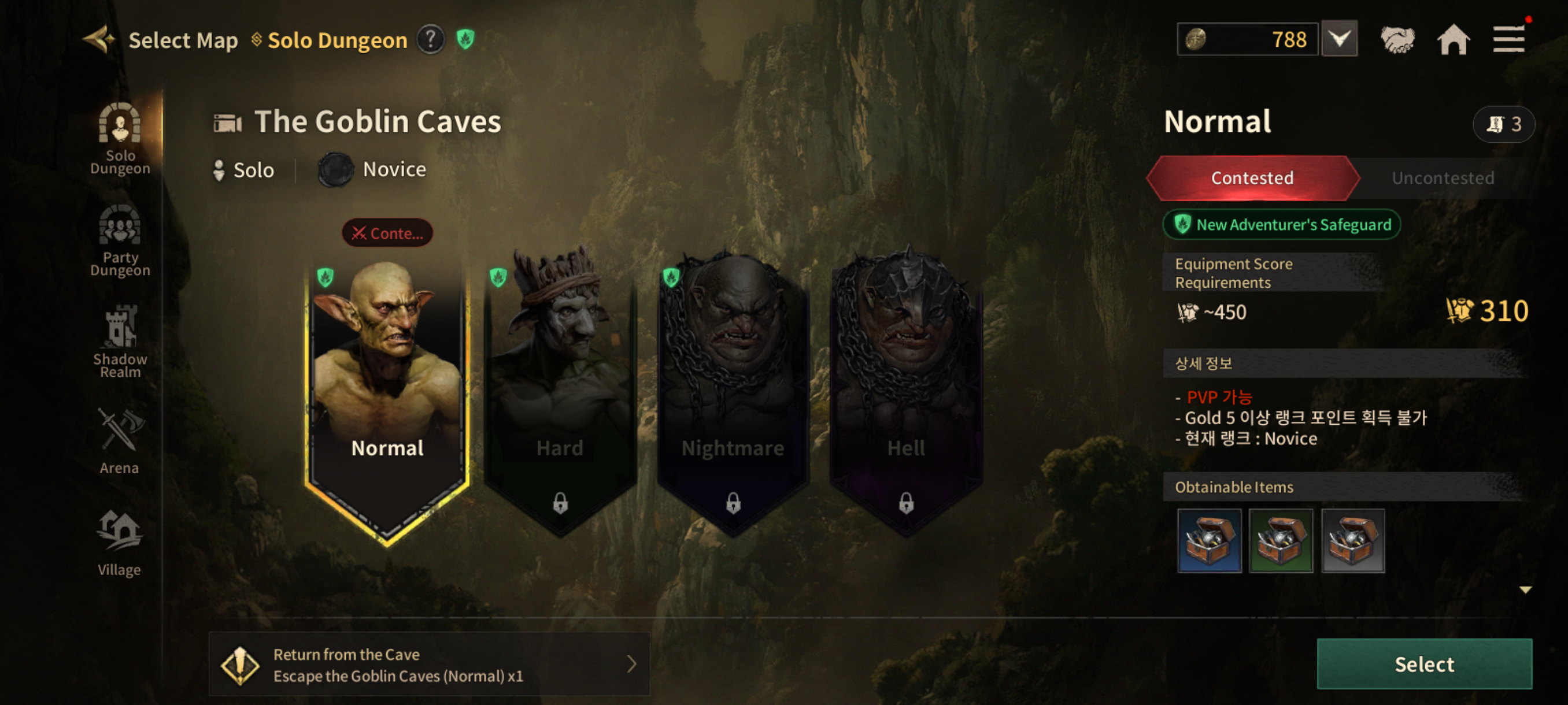View the blue treasure chest reward

[1209, 541]
